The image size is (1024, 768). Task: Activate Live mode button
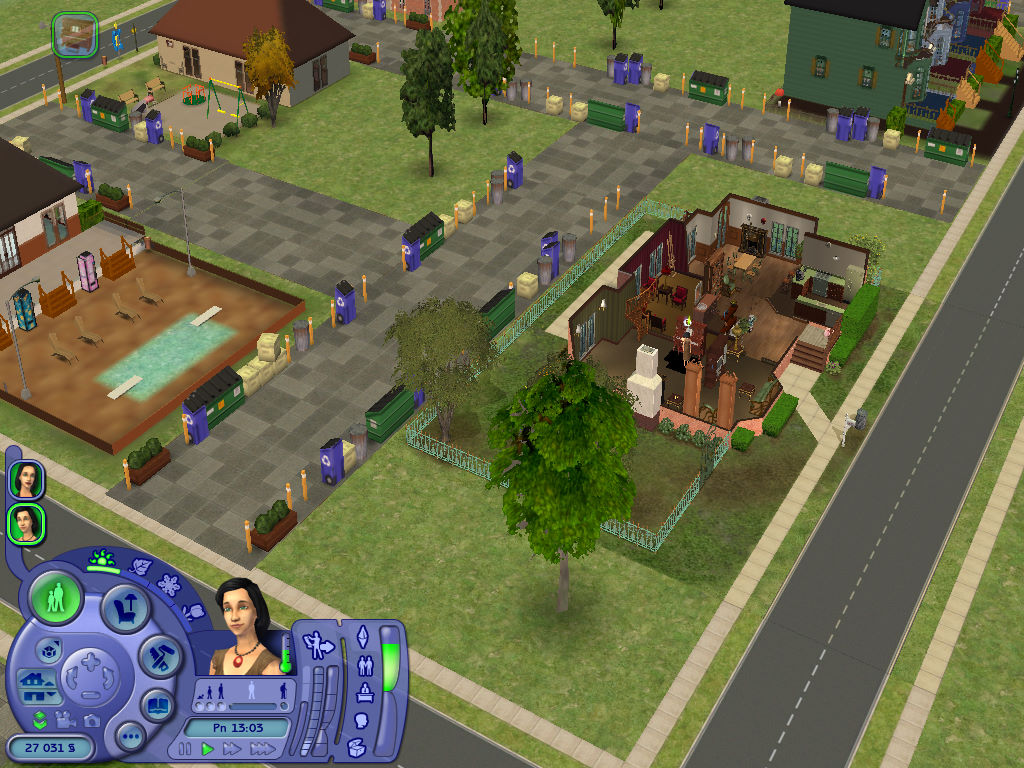56,599
